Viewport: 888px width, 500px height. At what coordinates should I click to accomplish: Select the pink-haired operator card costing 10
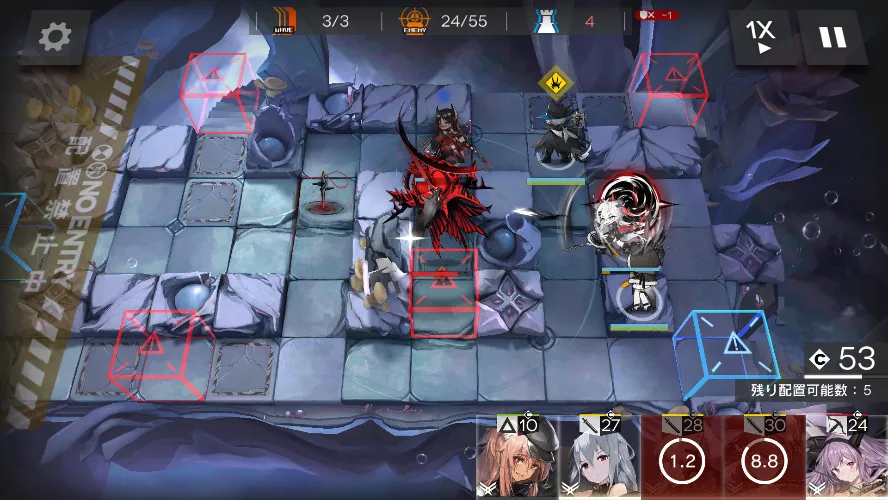coord(516,459)
